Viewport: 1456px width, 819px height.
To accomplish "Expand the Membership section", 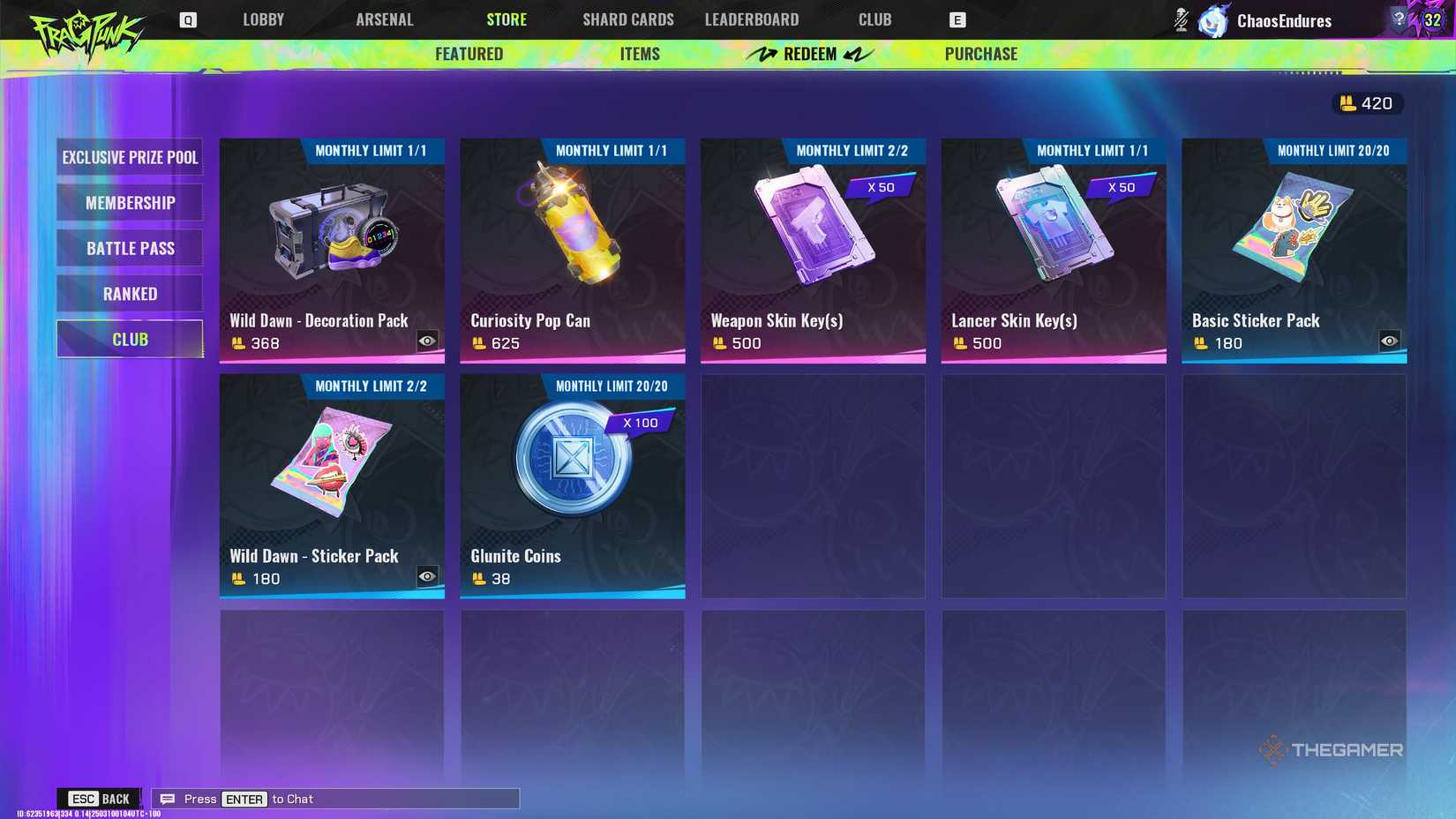I will [129, 202].
